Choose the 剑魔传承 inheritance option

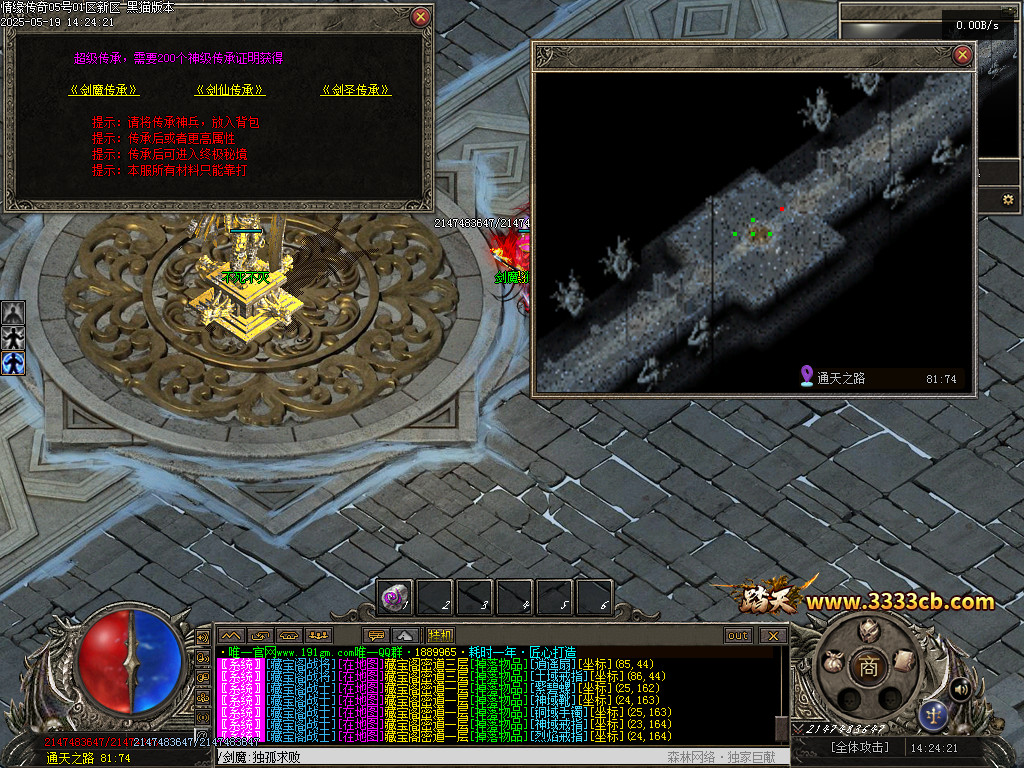point(103,90)
